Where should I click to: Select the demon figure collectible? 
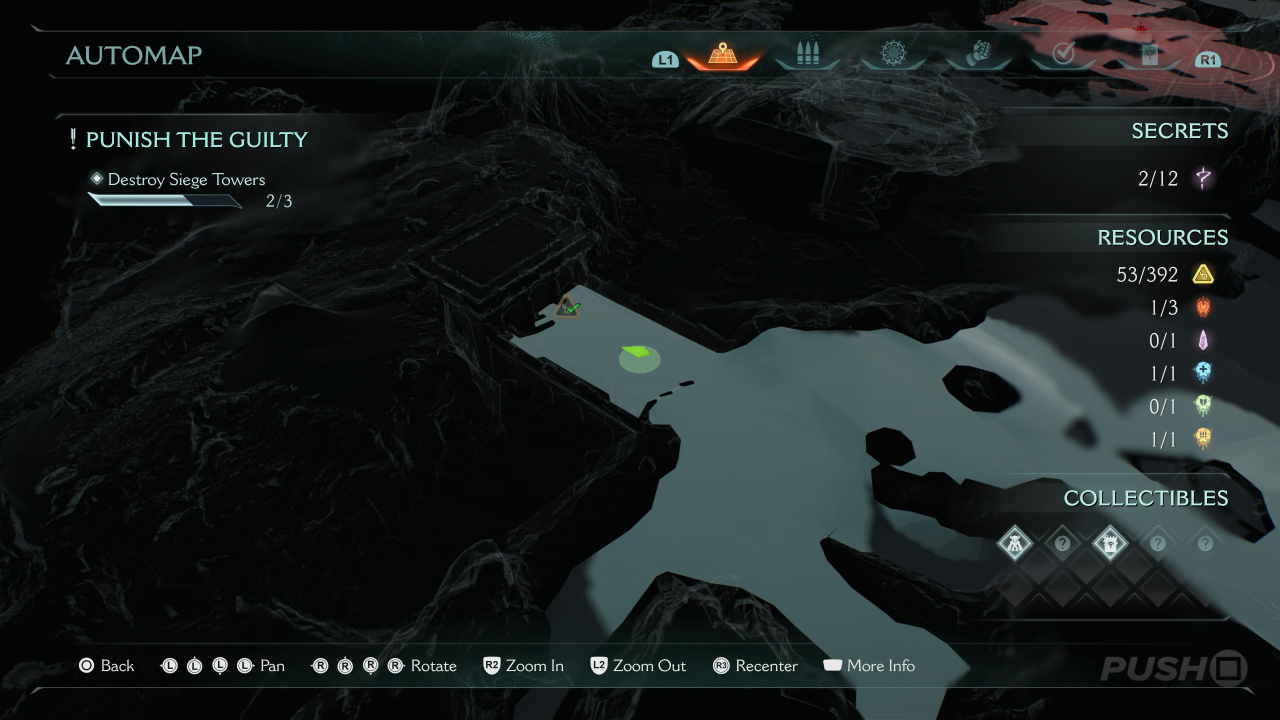1014,543
